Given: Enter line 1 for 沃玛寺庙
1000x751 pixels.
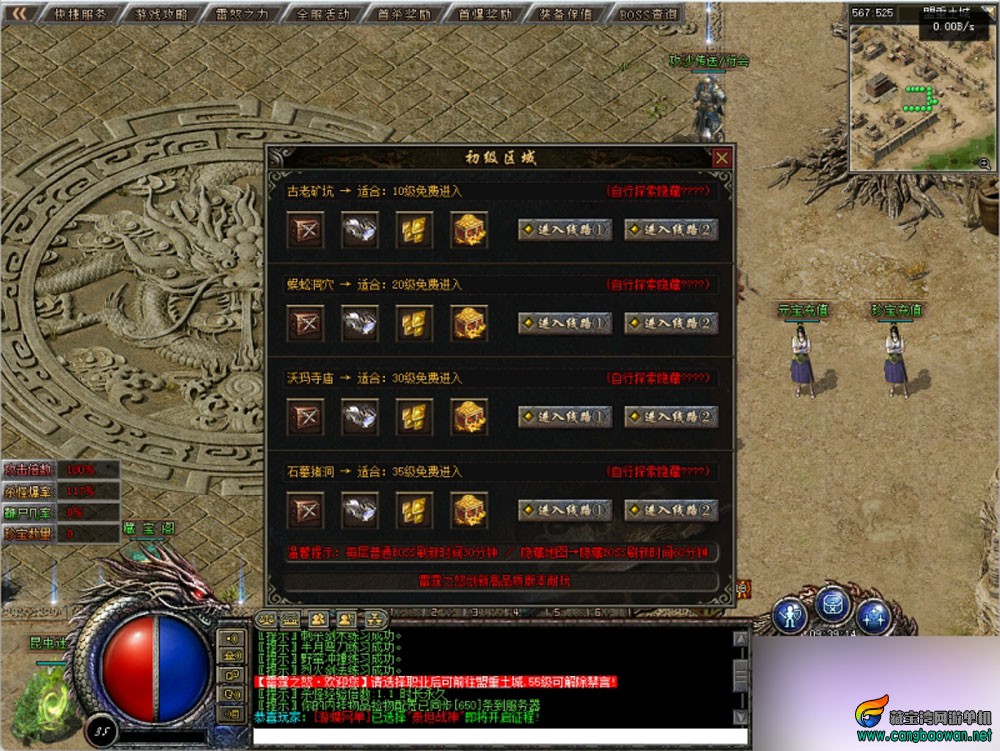Looking at the screenshot, I should click(565, 417).
